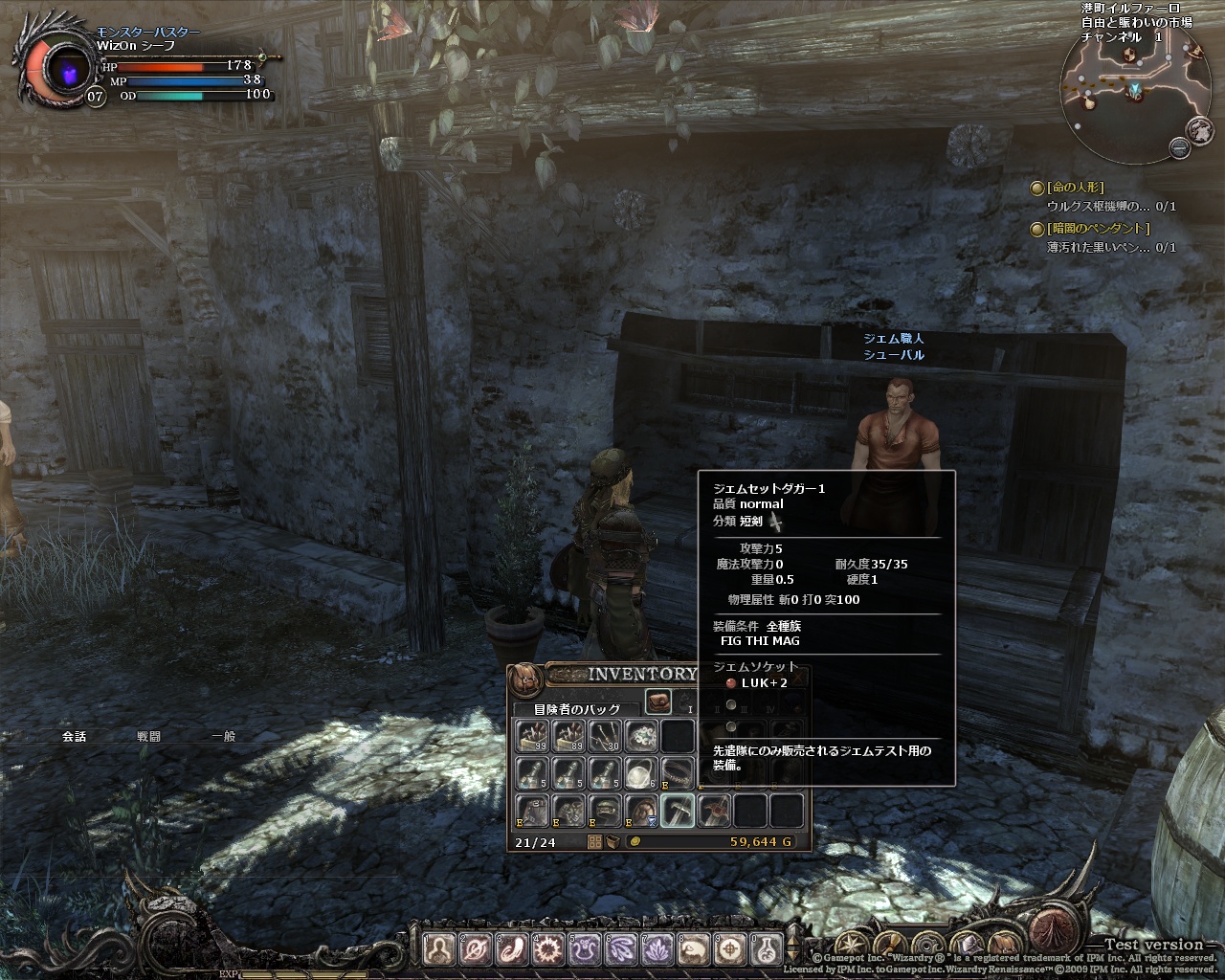The height and width of the screenshot is (980, 1225).
Task: Select the equipped helmet in the inventory
Action: 605,811
